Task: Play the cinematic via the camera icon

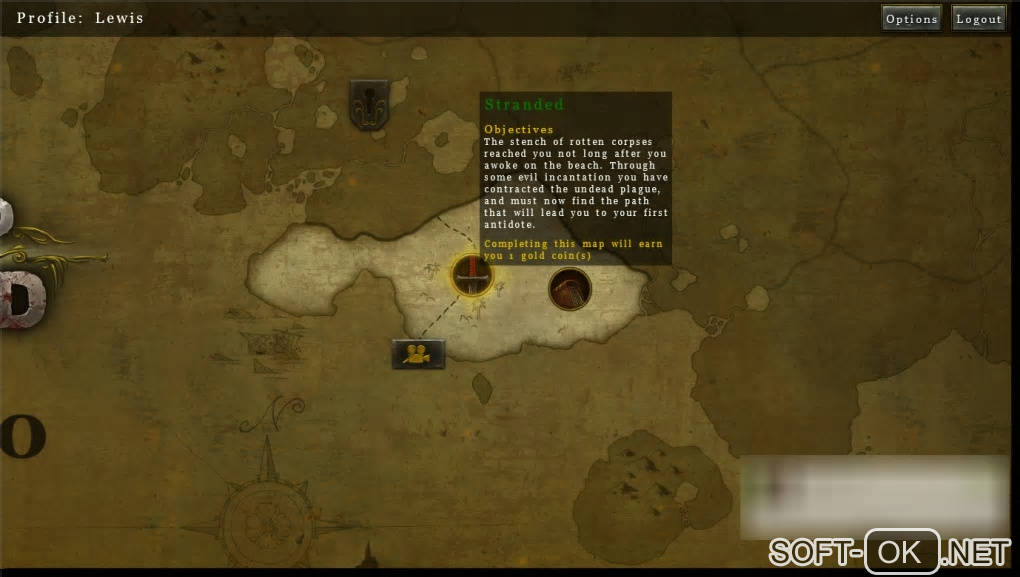Action: pyautogui.click(x=418, y=353)
